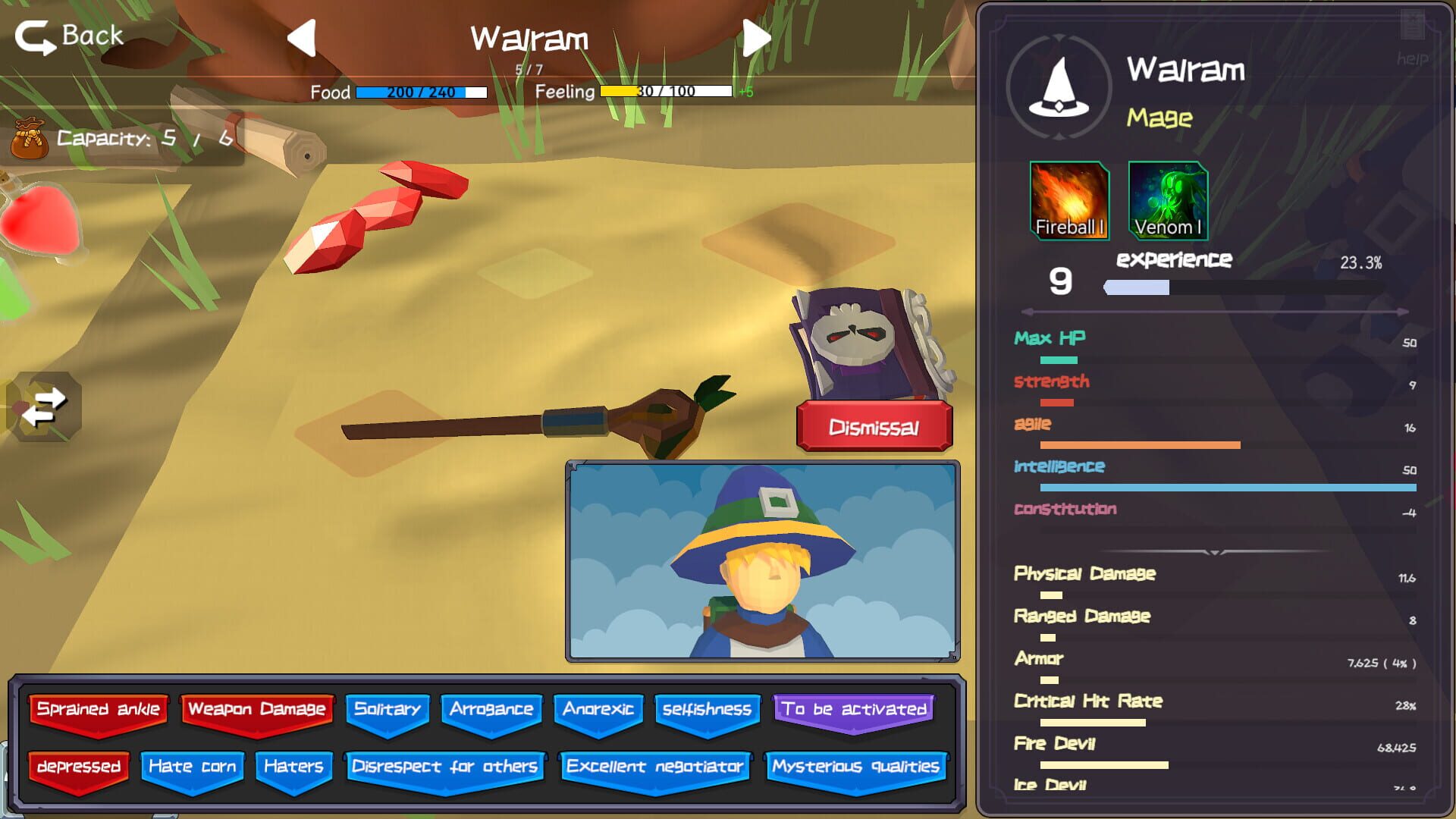Select the Venom I skill icon
The height and width of the screenshot is (819, 1456).
click(1167, 201)
